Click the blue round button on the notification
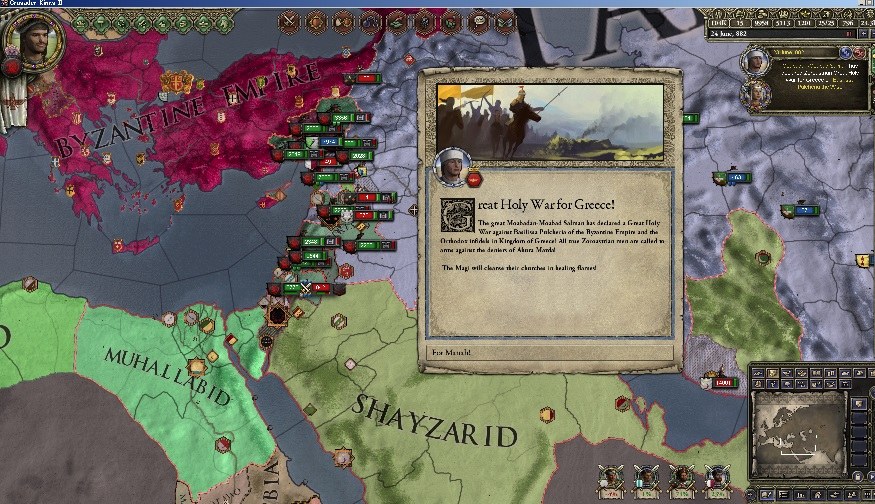Image resolution: width=875 pixels, height=504 pixels. pos(845,51)
